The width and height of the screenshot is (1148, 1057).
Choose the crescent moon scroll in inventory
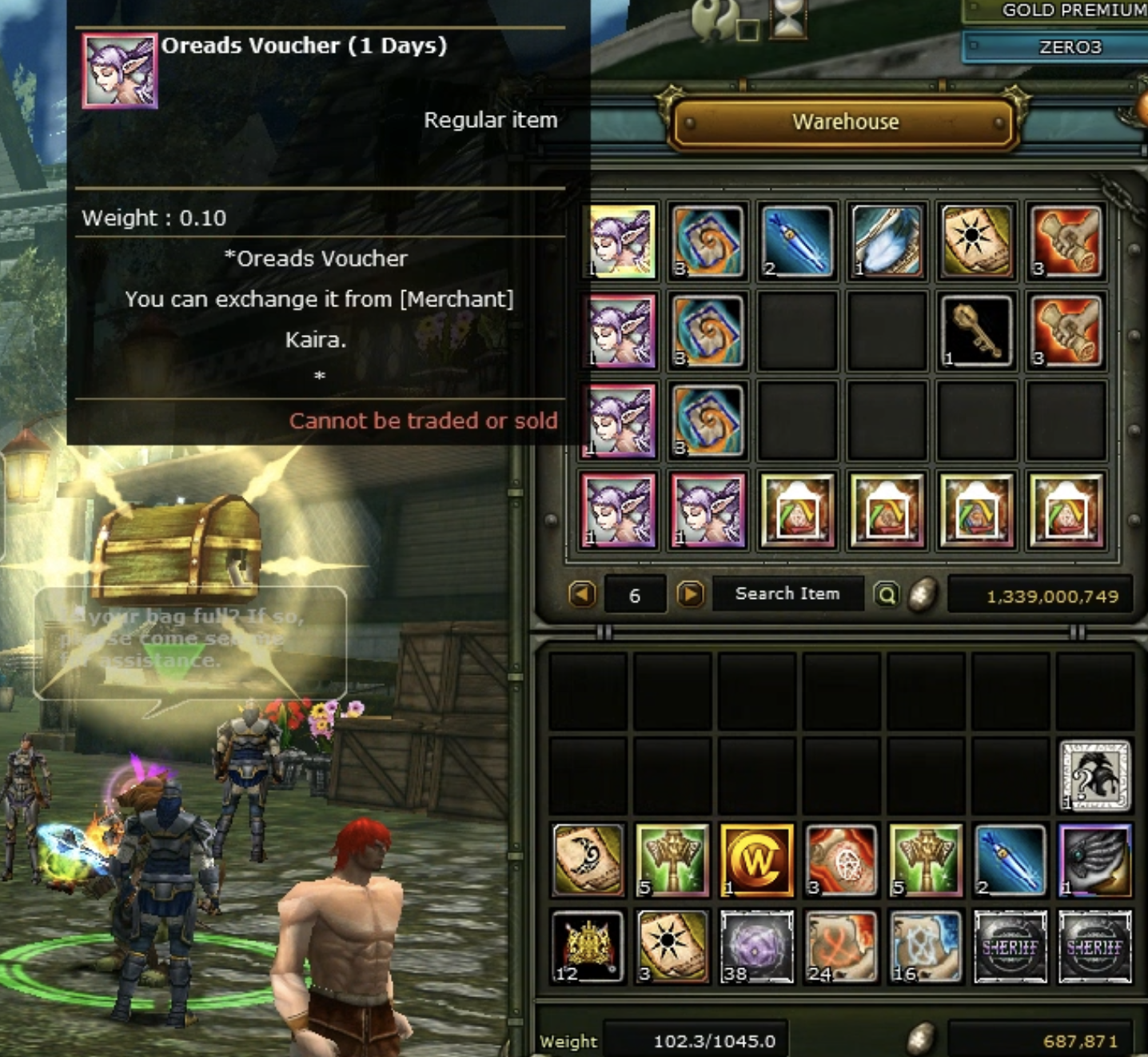coord(588,860)
